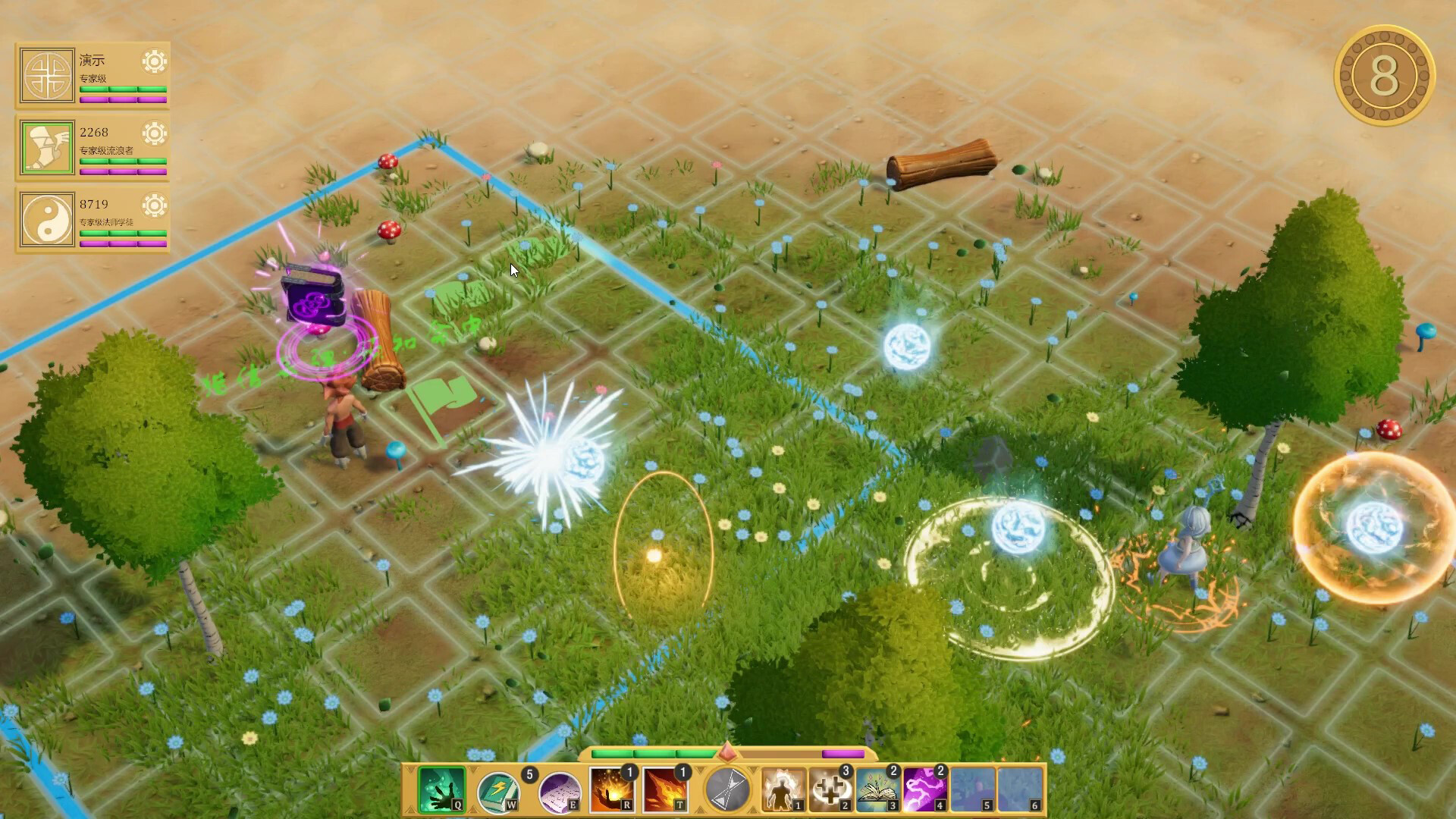
Task: Click the hourglass icon in the hotbar
Action: [x=727, y=789]
